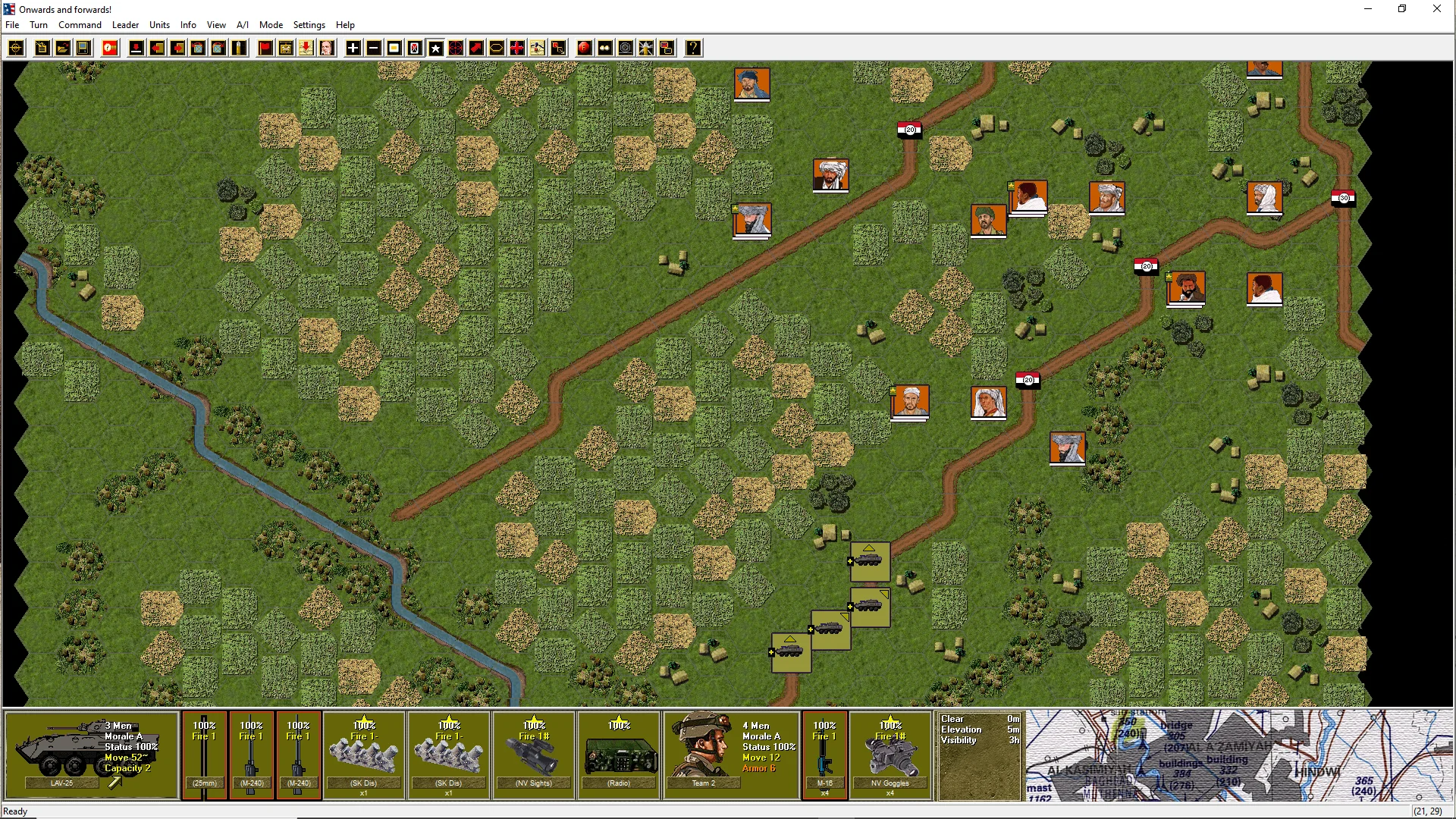Open the Units menu
Screen dimensions: 1456x819
coord(159,25)
